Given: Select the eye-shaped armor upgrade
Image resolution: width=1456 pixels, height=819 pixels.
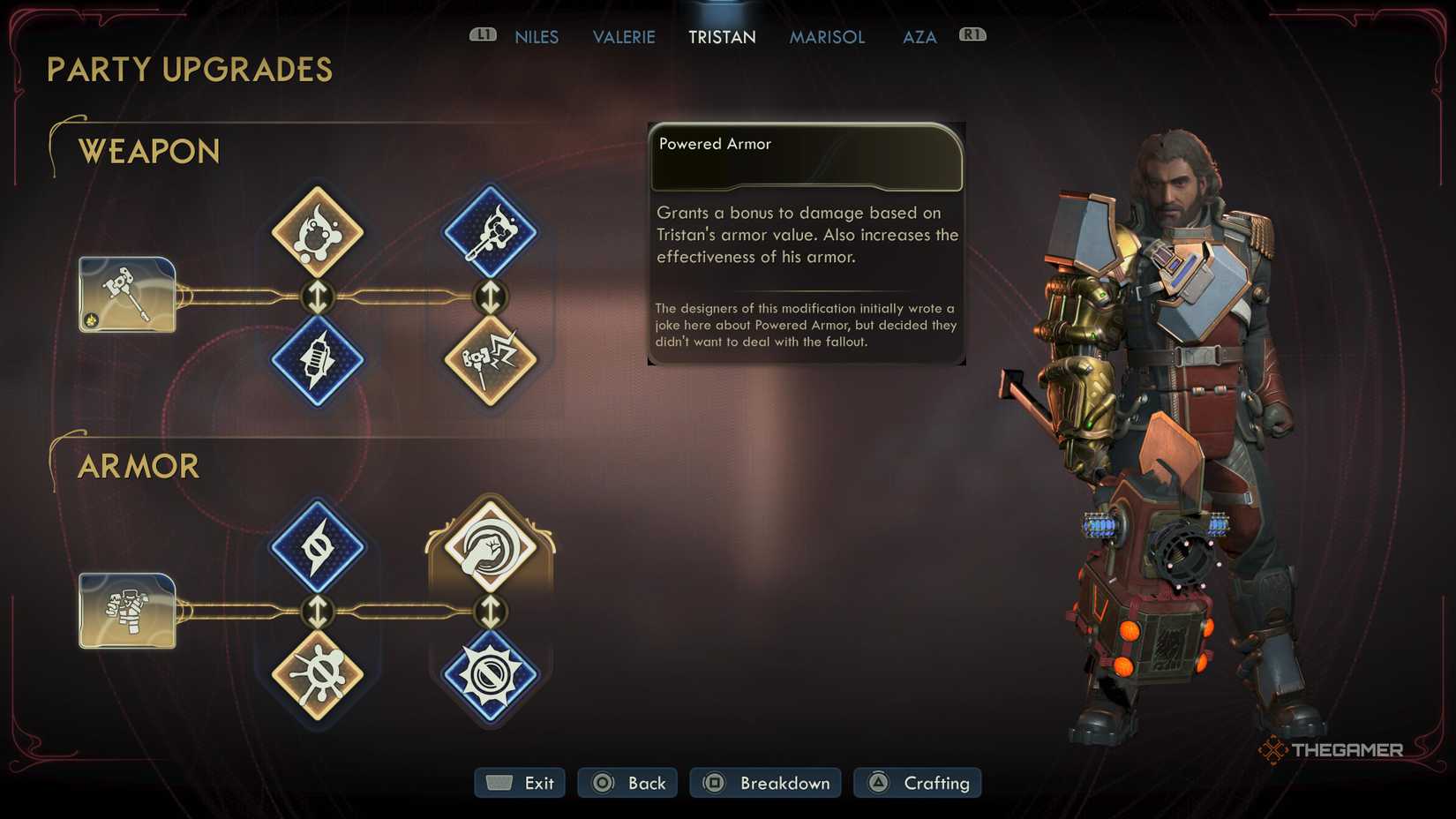Looking at the screenshot, I should coord(318,547).
